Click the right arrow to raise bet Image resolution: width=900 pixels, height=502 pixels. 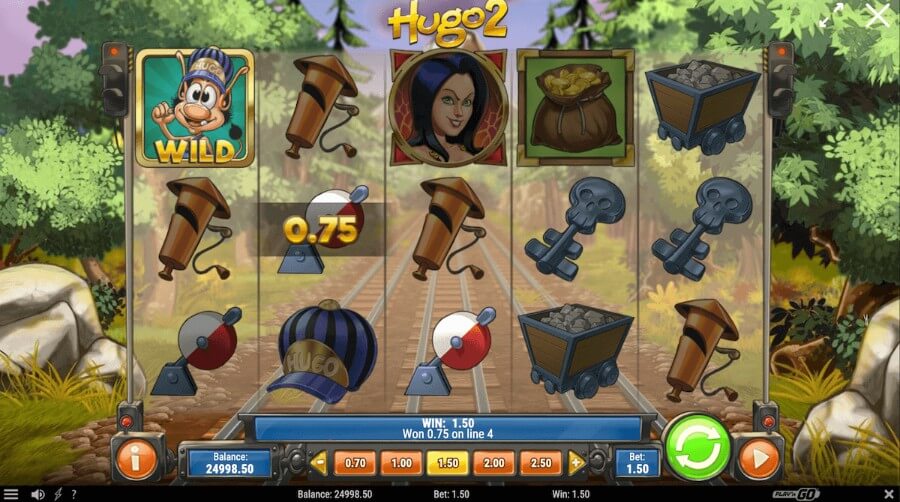tap(577, 462)
